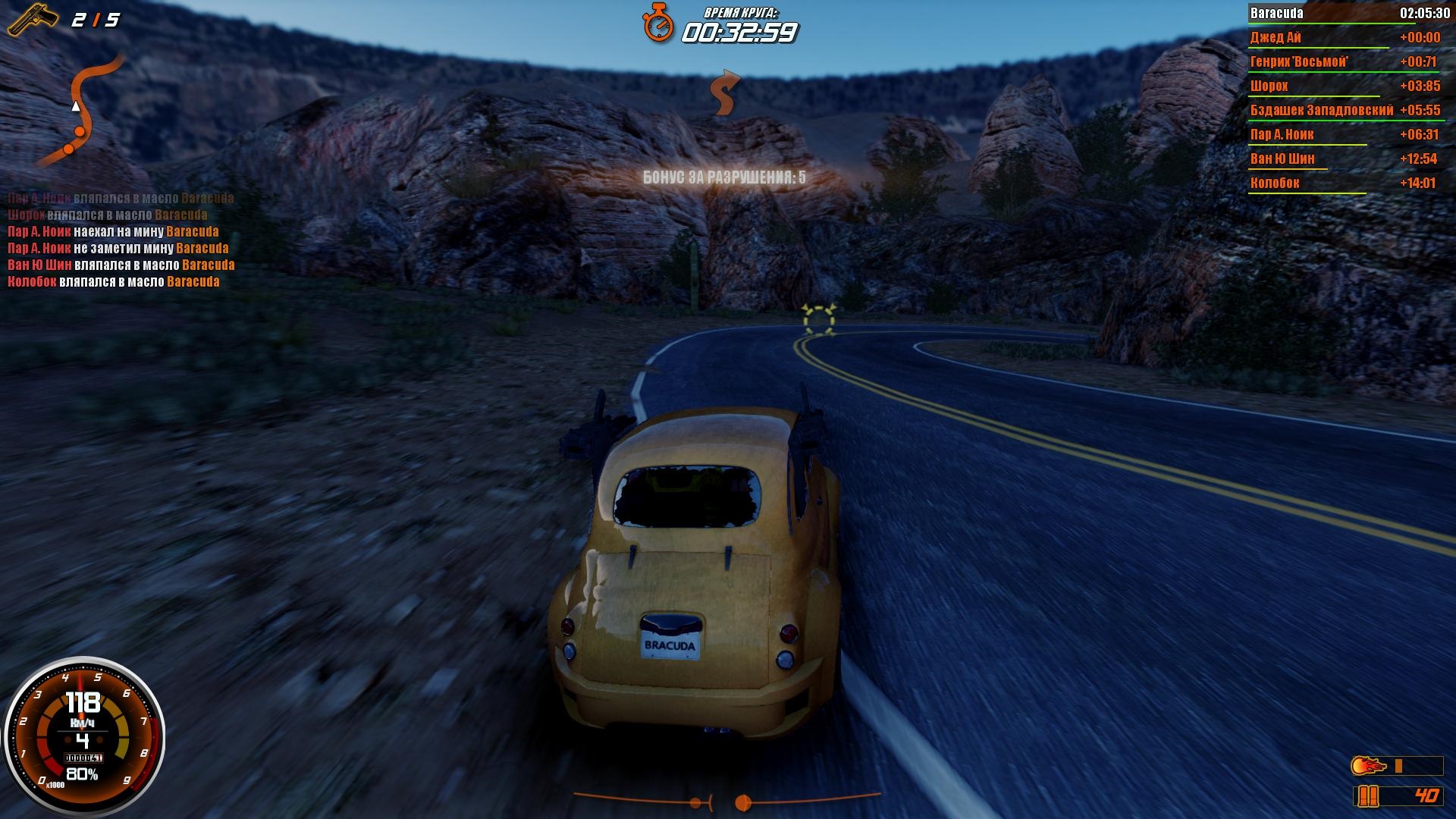Click the upcoming-turn arrow indicator
This screenshot has height=819, width=1456.
coord(724,93)
